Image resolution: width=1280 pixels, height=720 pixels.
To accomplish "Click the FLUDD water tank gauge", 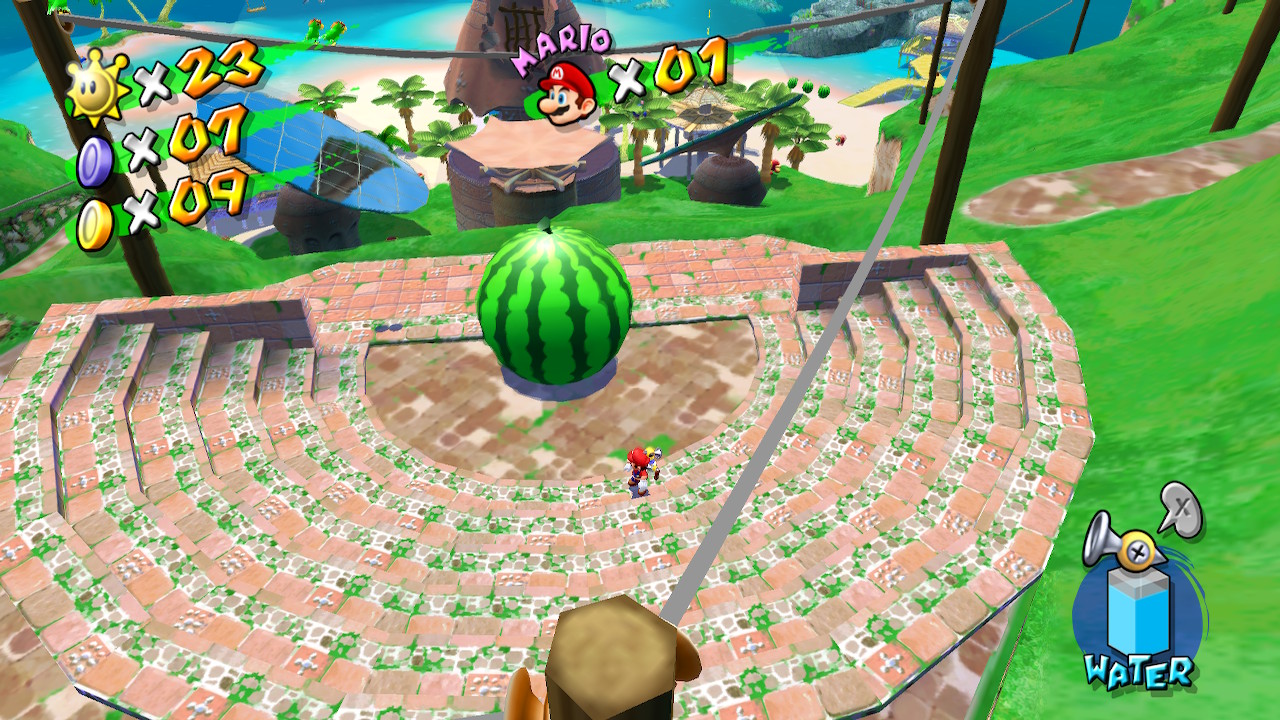I will click(x=1133, y=612).
